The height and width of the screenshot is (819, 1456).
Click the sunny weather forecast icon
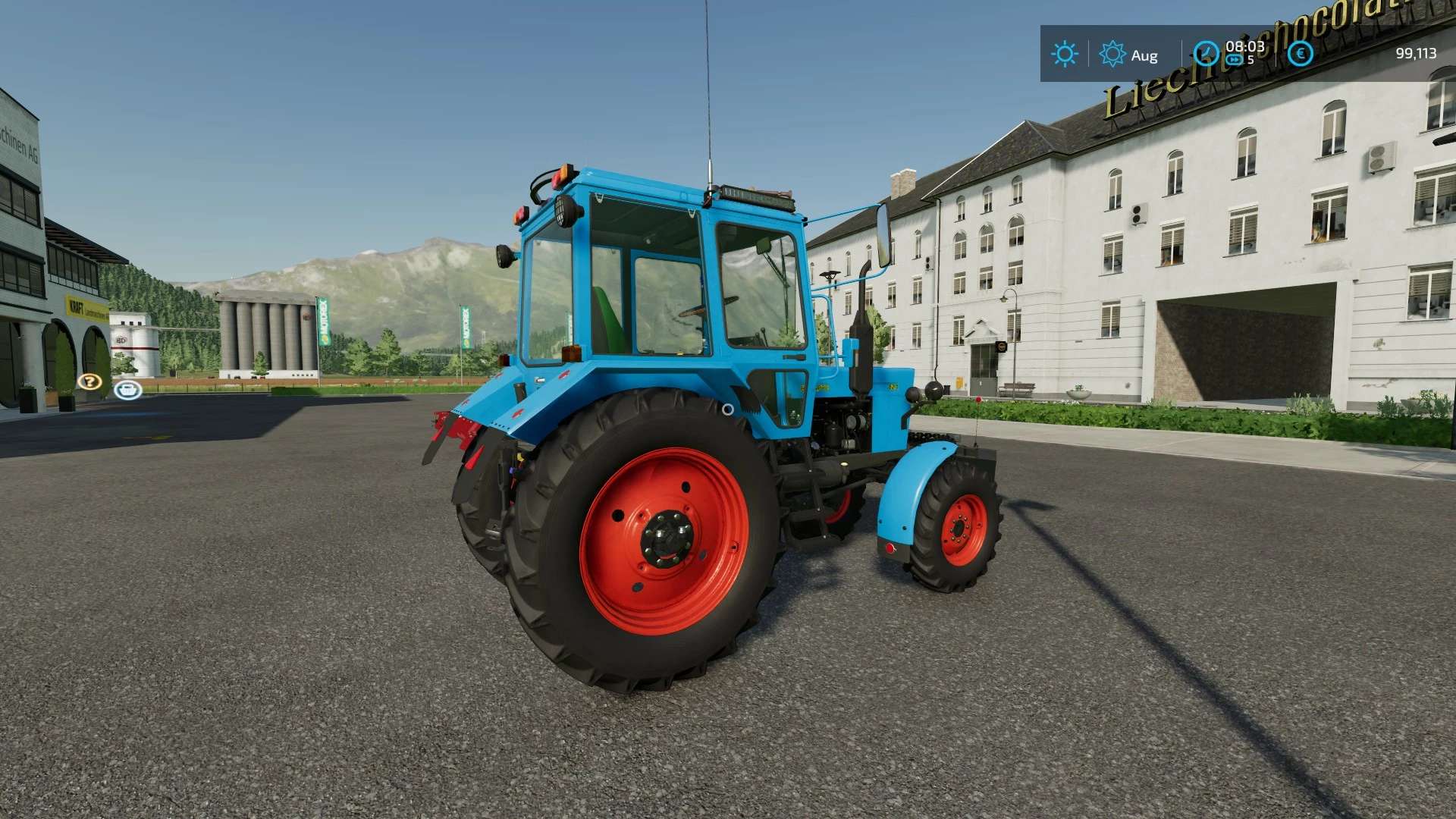click(1065, 55)
